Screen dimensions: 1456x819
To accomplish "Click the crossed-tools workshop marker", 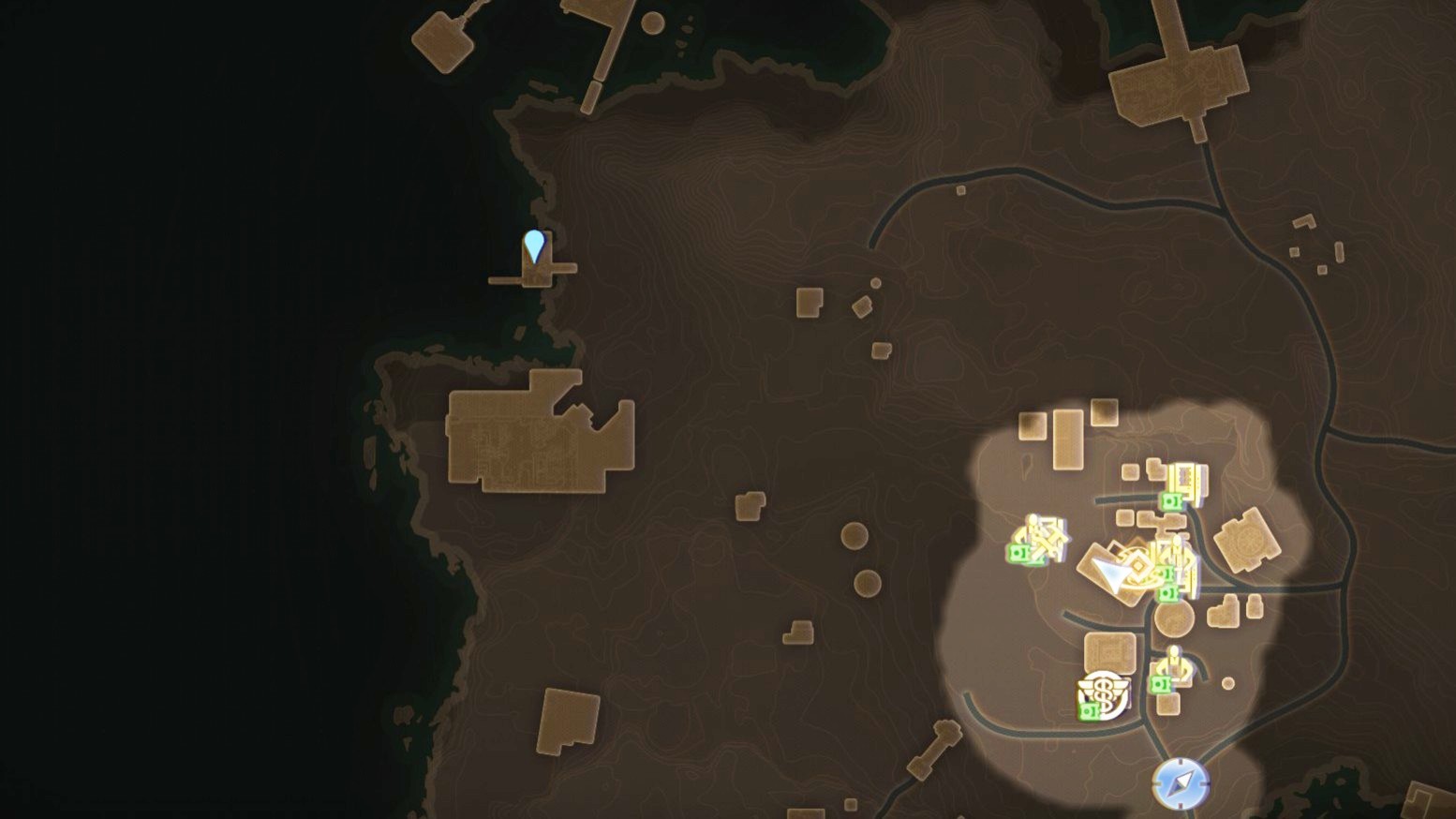I will 1046,537.
